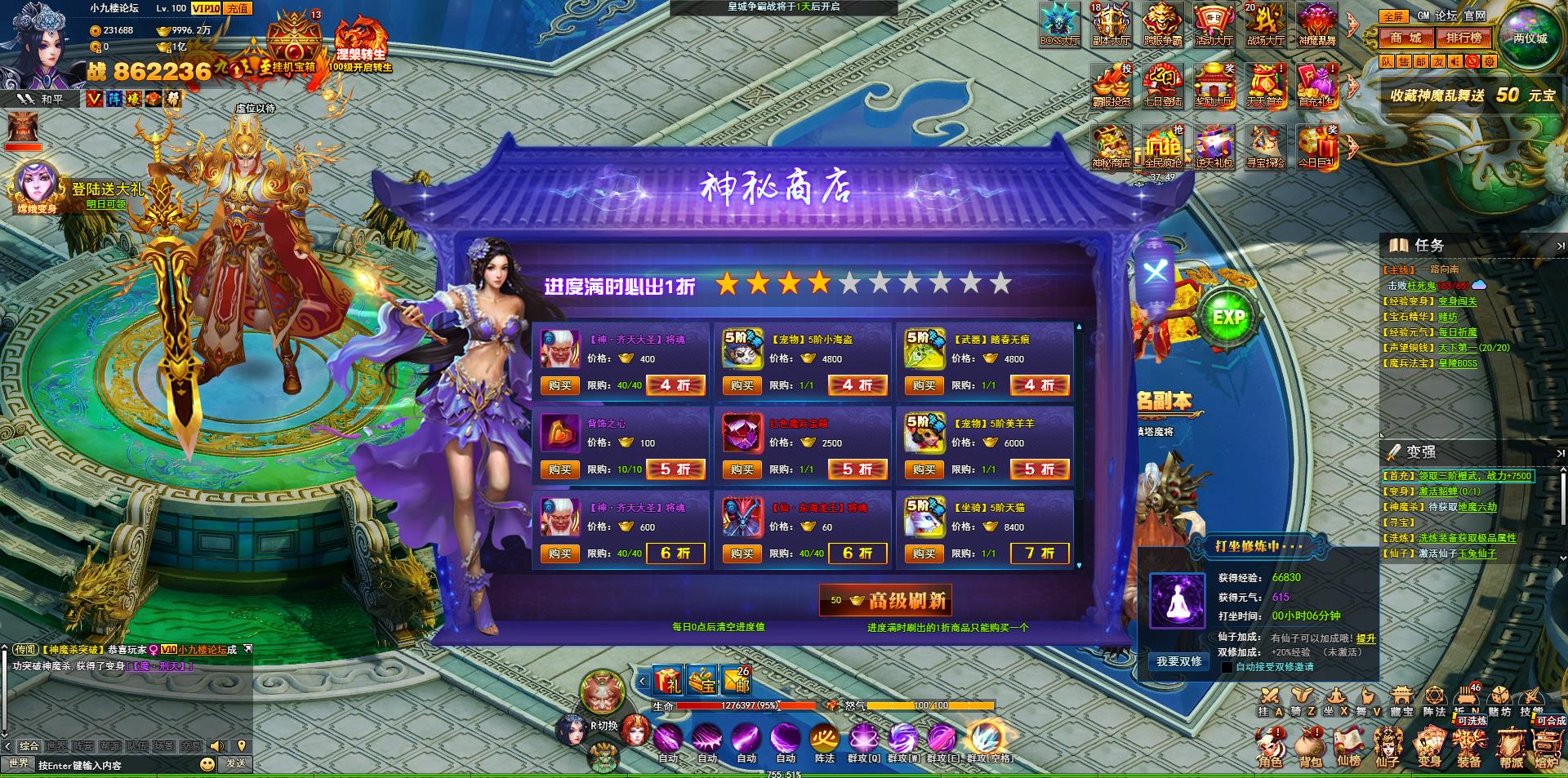Click the 高级刷新 refresh button

[x=886, y=601]
